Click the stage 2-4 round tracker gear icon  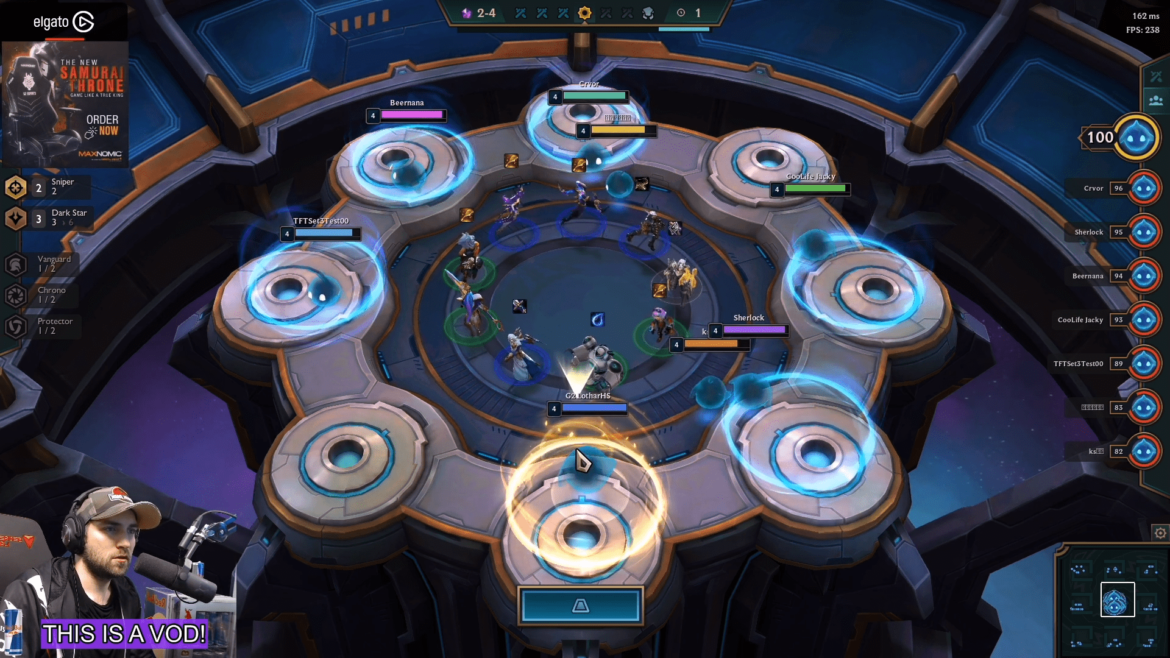pyautogui.click(x=584, y=13)
